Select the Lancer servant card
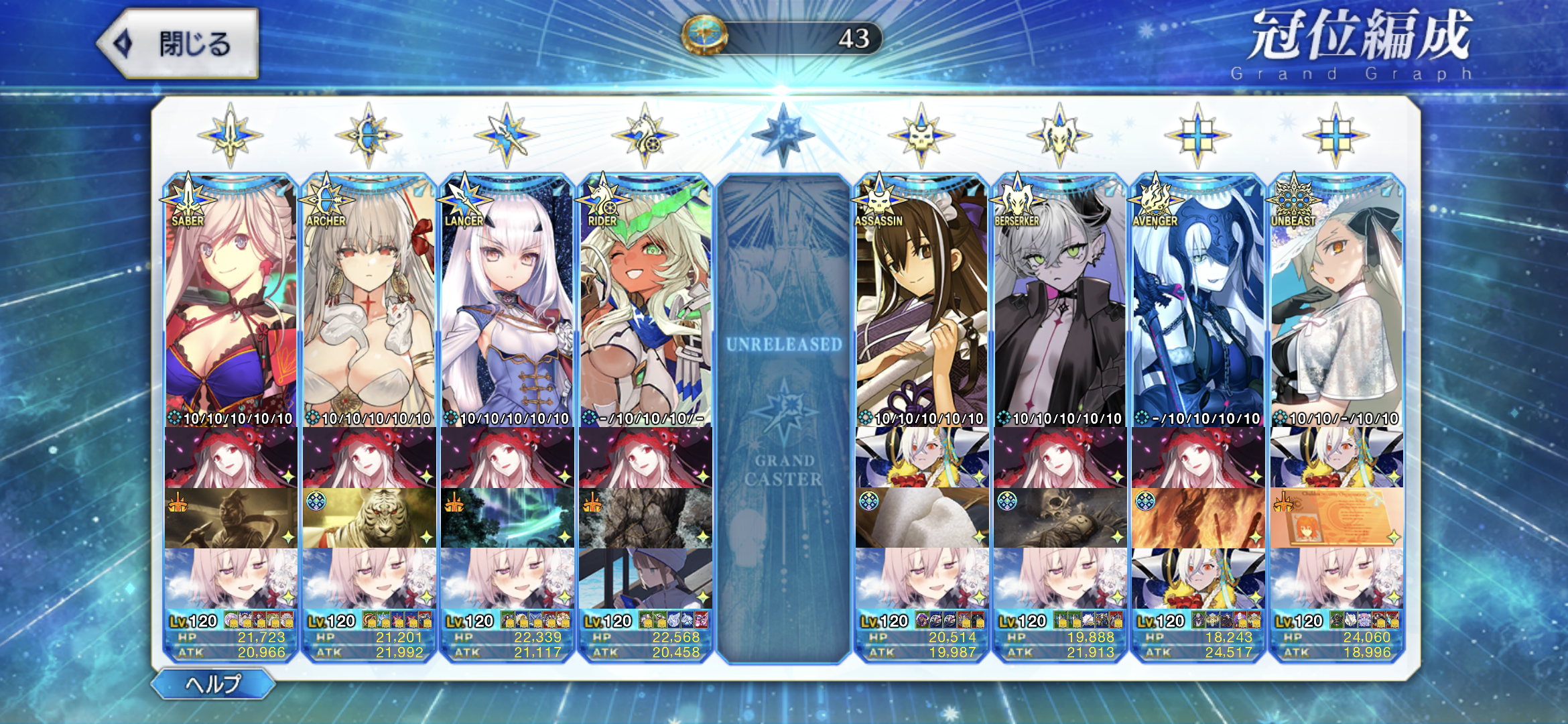1568x724 pixels. tap(507, 302)
